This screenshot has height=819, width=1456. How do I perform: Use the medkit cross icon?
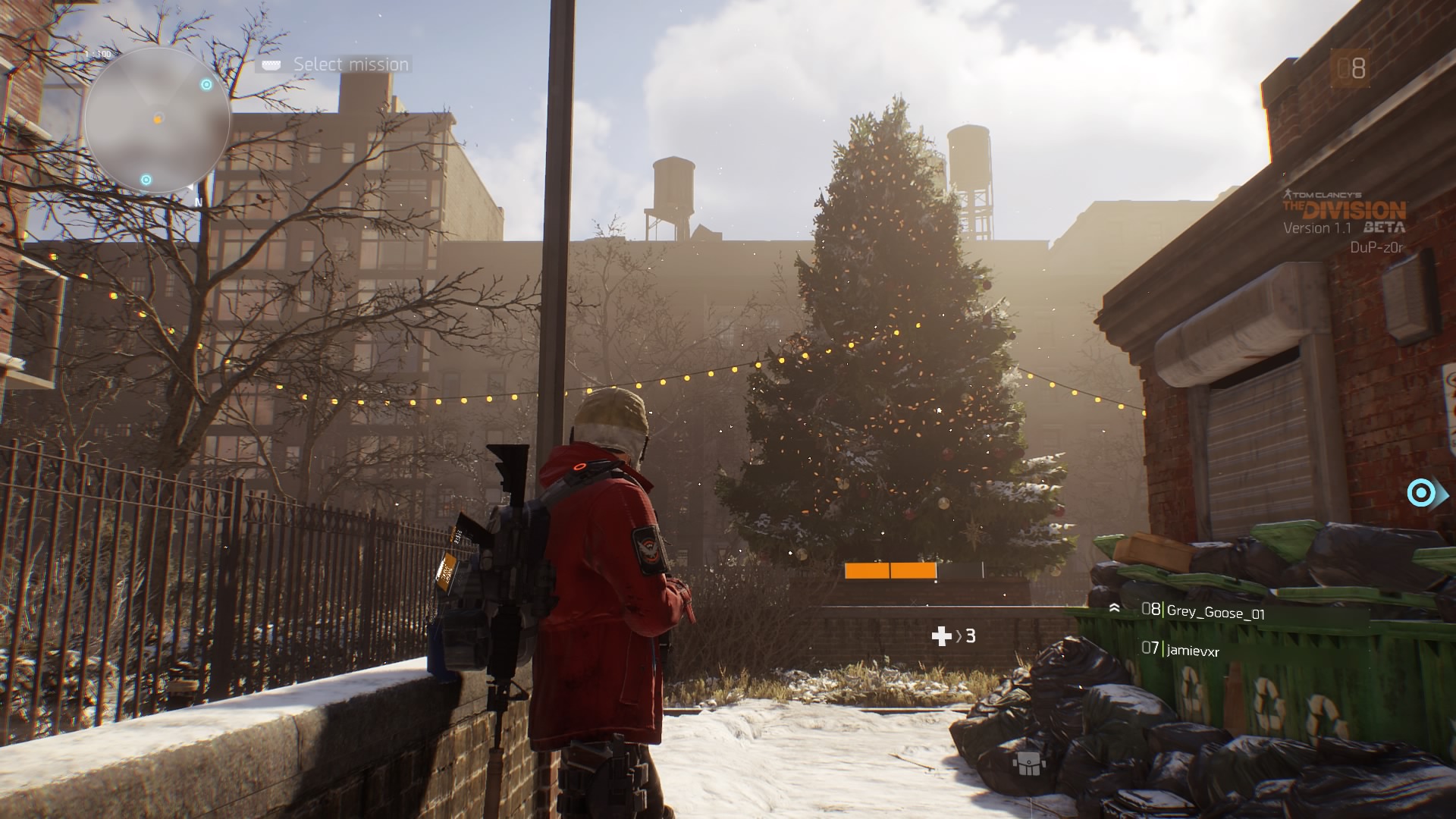pyautogui.click(x=941, y=636)
